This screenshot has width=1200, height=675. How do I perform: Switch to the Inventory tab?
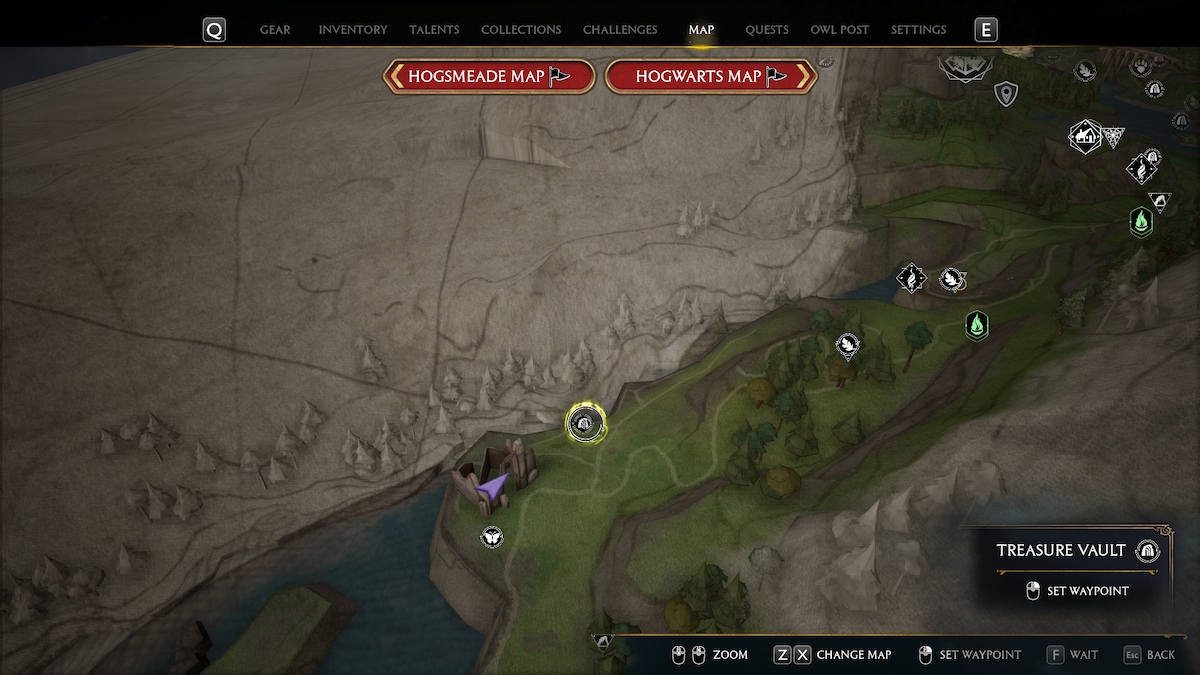[353, 30]
